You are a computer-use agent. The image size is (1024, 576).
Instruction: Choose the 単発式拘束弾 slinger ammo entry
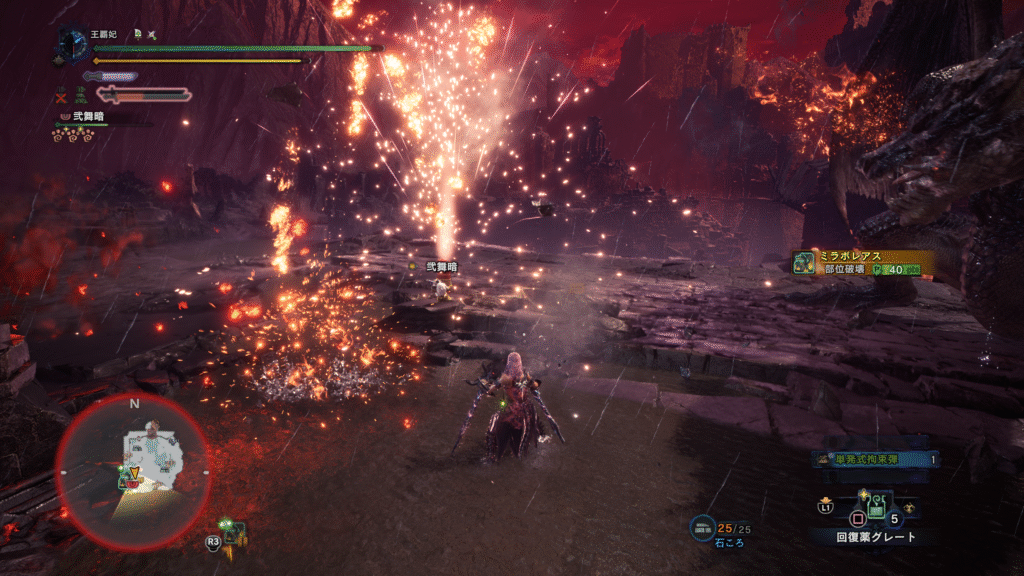tap(875, 460)
